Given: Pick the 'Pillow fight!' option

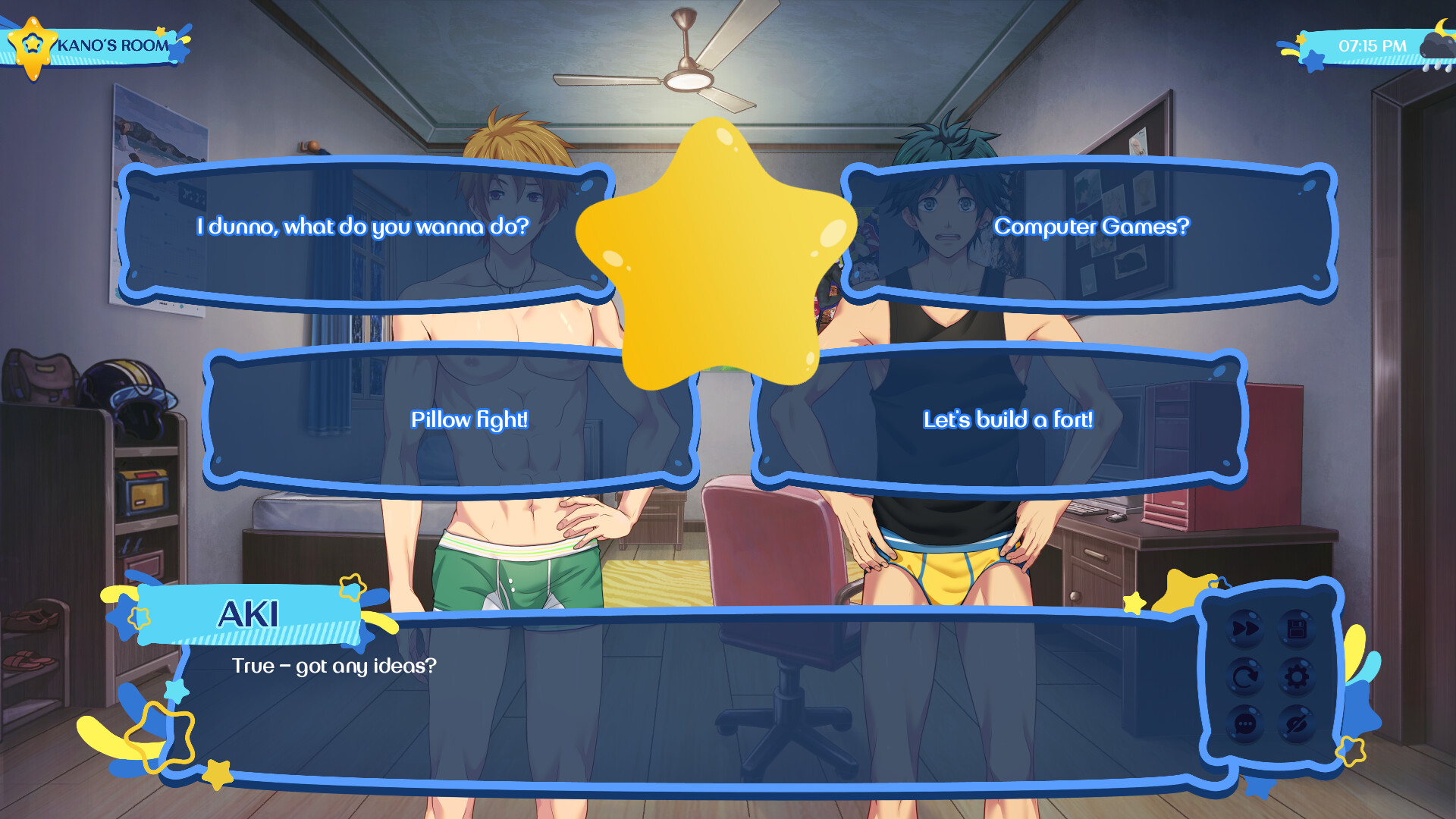Looking at the screenshot, I should click(x=470, y=419).
